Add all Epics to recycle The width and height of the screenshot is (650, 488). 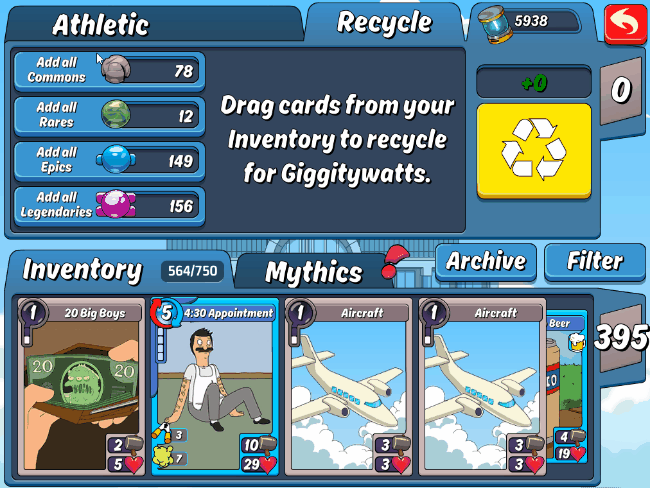click(109, 160)
